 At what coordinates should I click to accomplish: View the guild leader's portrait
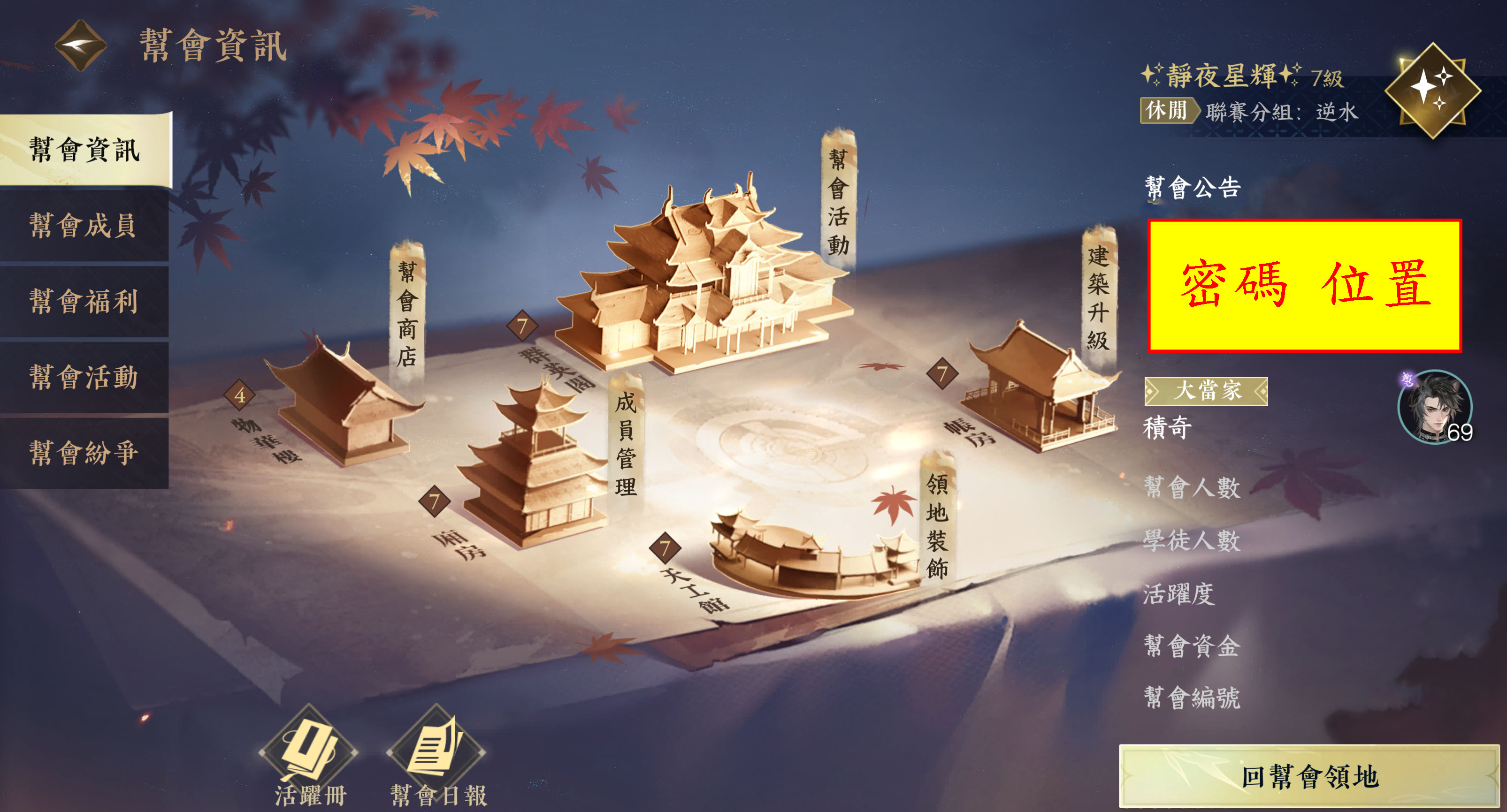pos(1434,407)
